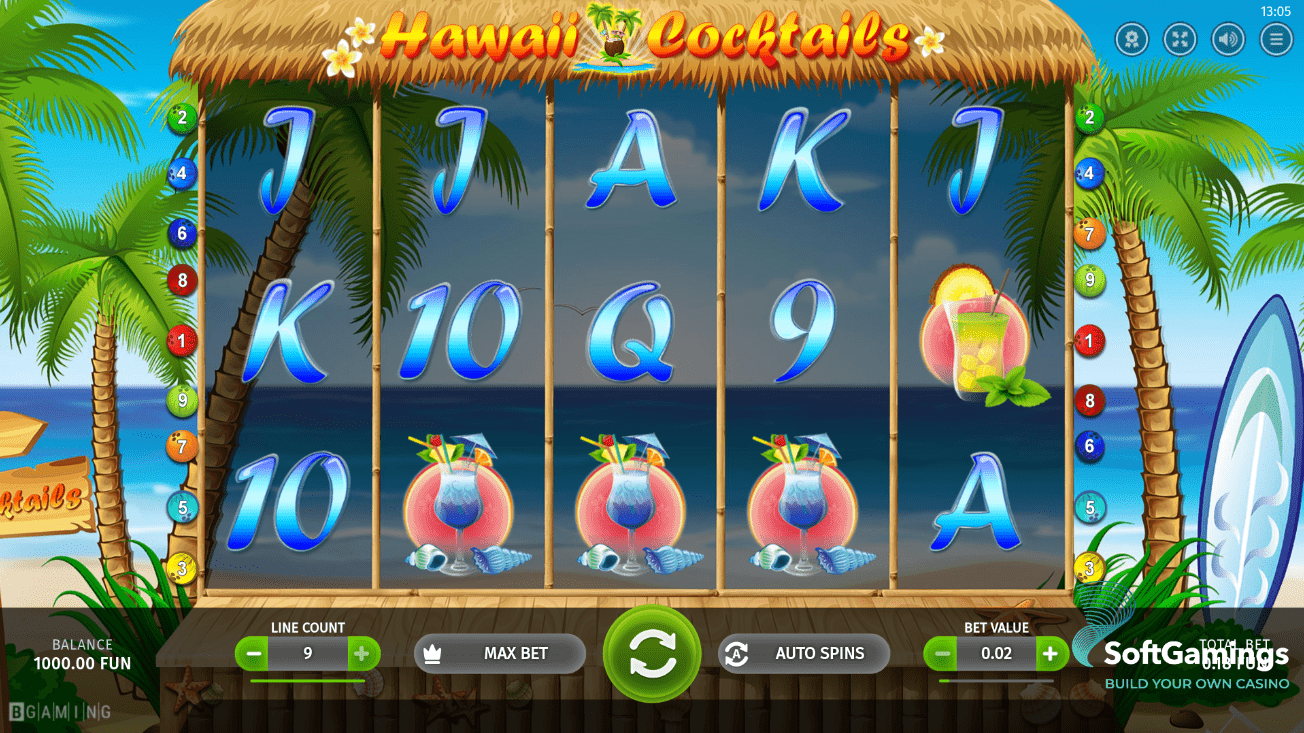Open the hamburger menu
The height and width of the screenshot is (733, 1304).
(1276, 39)
